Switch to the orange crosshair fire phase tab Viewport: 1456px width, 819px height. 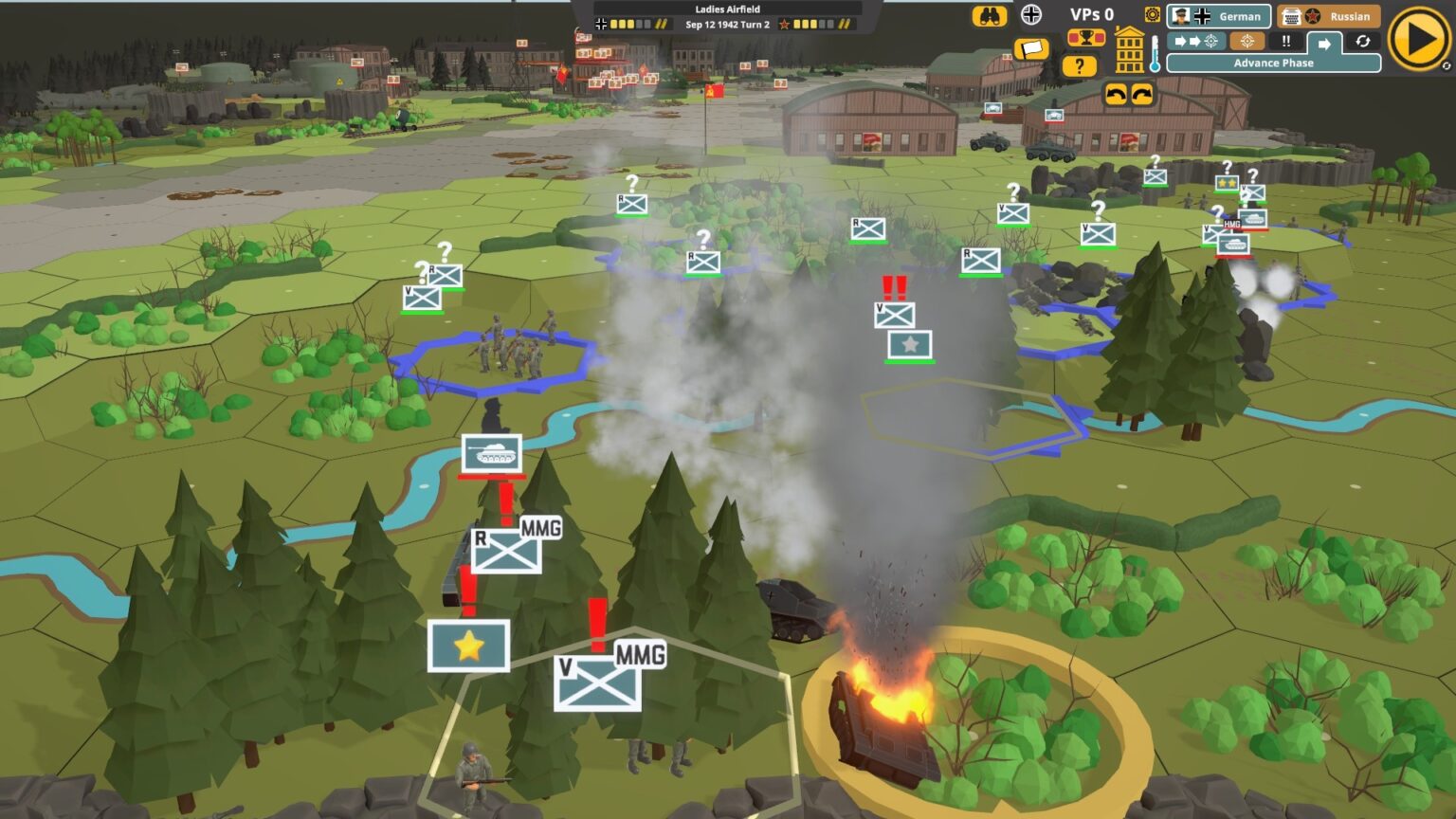point(1247,42)
